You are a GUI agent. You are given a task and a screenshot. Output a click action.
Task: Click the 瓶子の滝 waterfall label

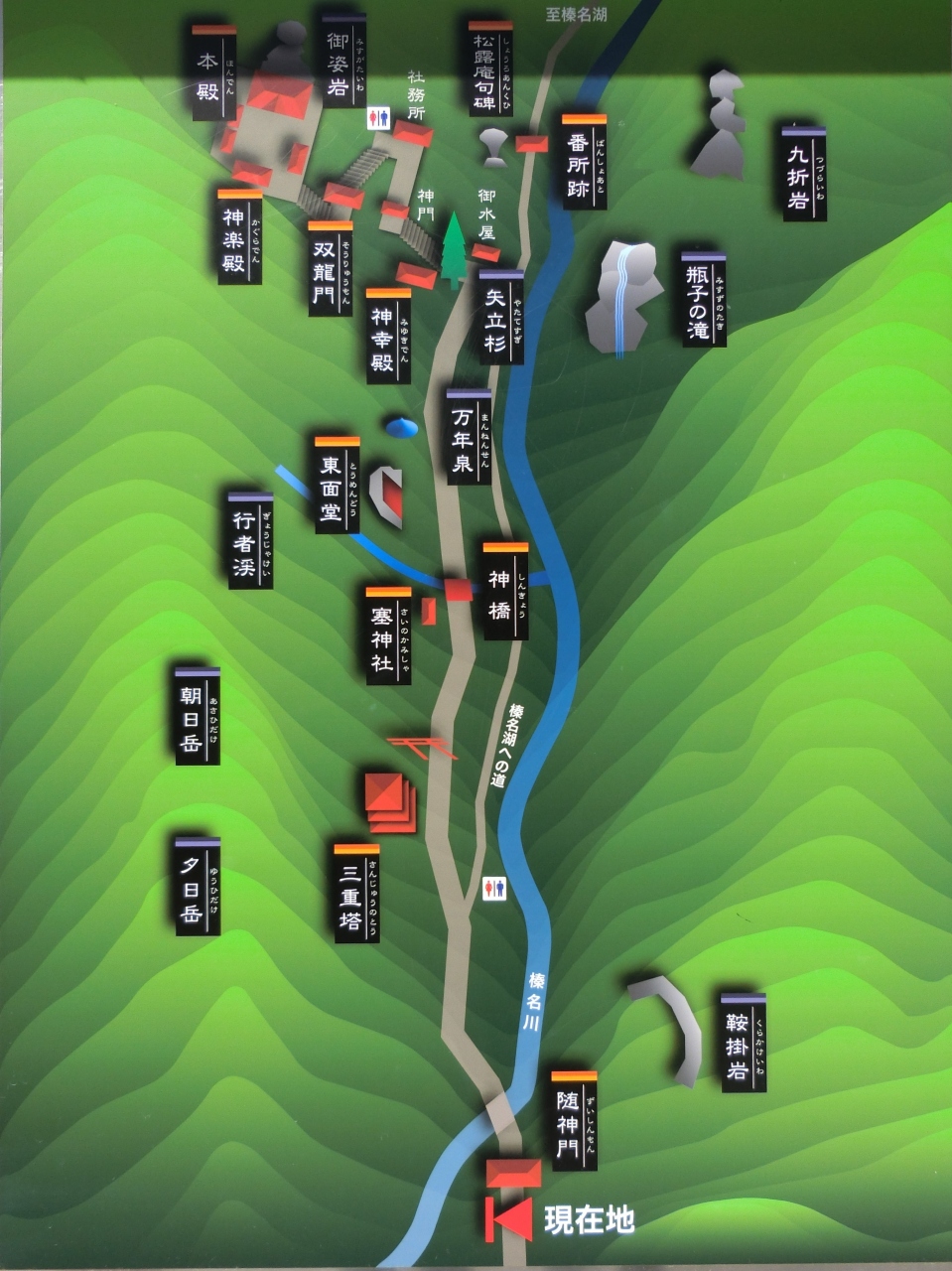(703, 300)
